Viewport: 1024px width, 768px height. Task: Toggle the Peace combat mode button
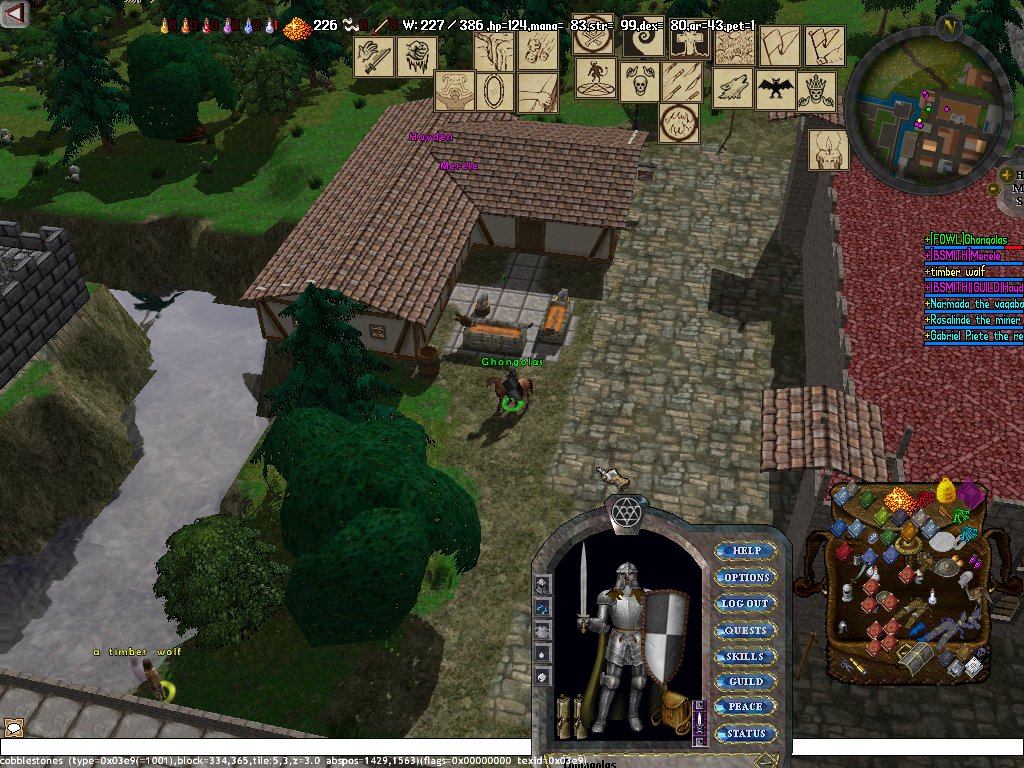pos(746,707)
